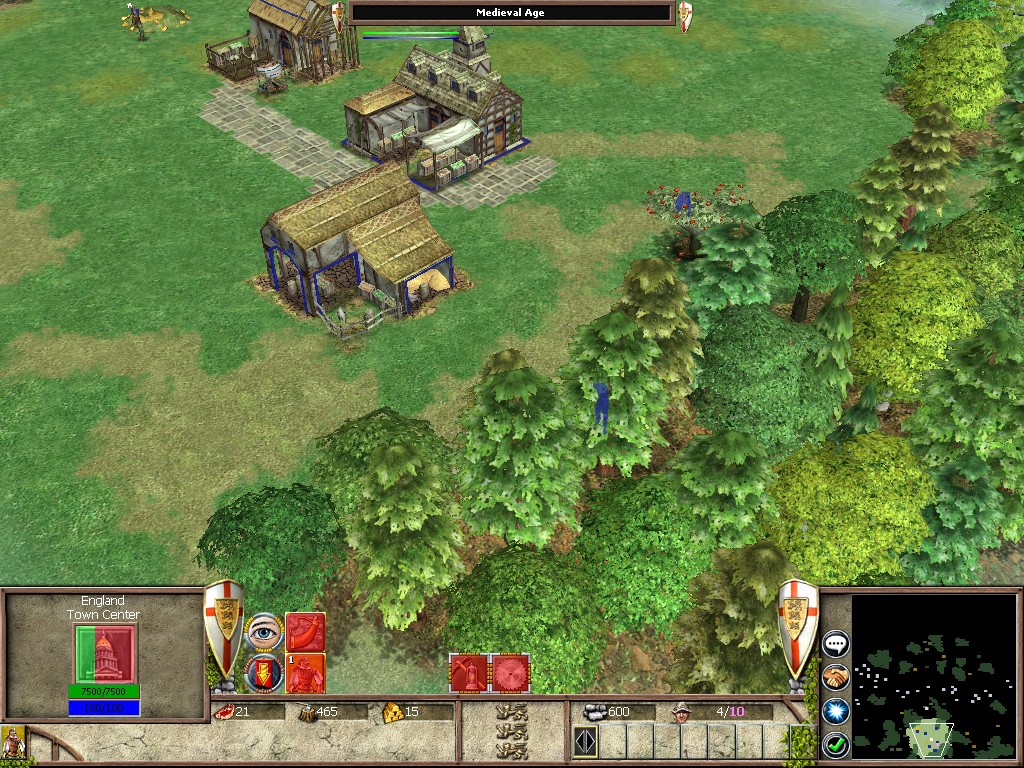Click the blue starburst flare button
This screenshot has width=1024, height=768.
[835, 711]
